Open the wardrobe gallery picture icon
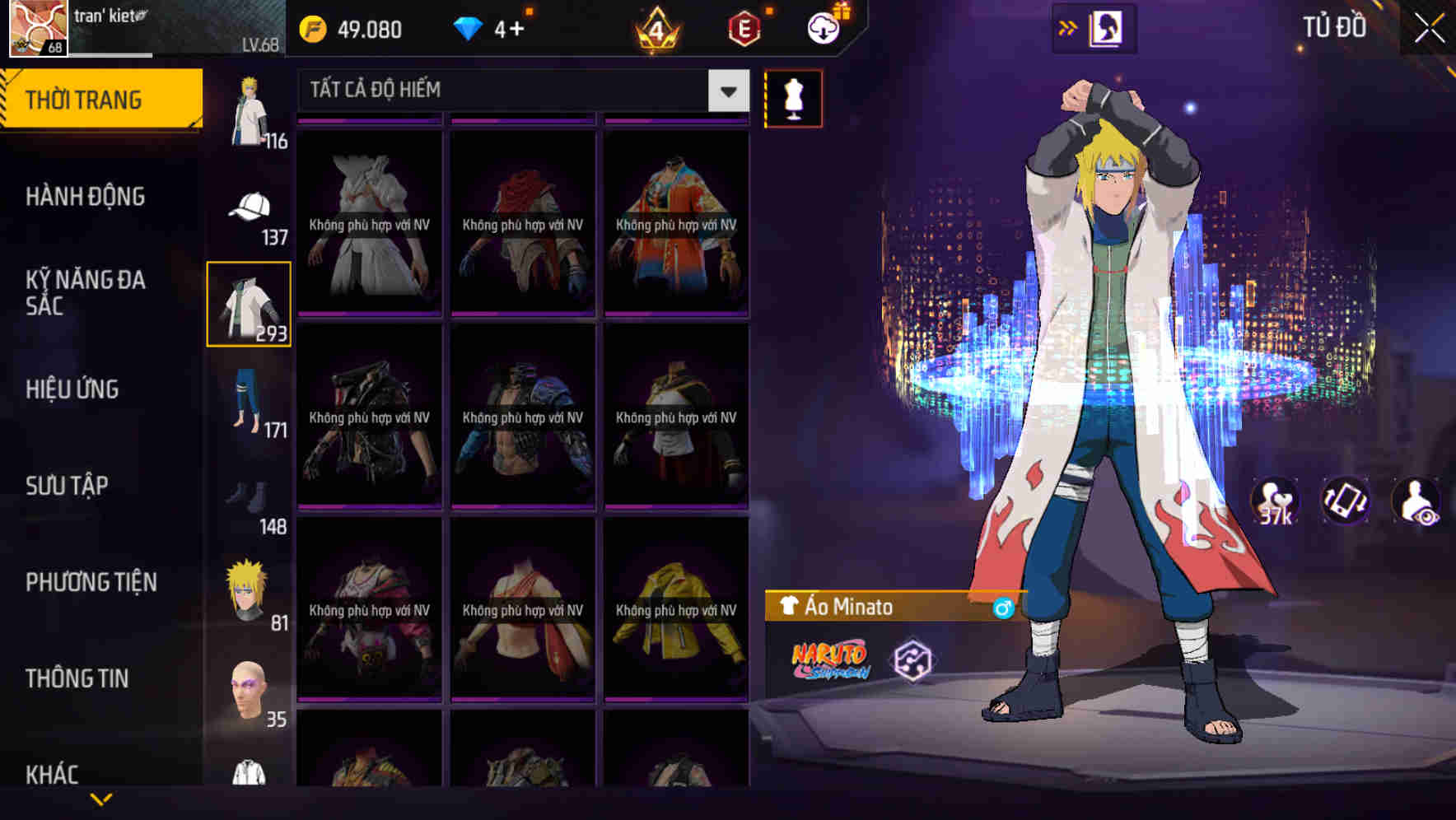1456x820 pixels. 1108,27
